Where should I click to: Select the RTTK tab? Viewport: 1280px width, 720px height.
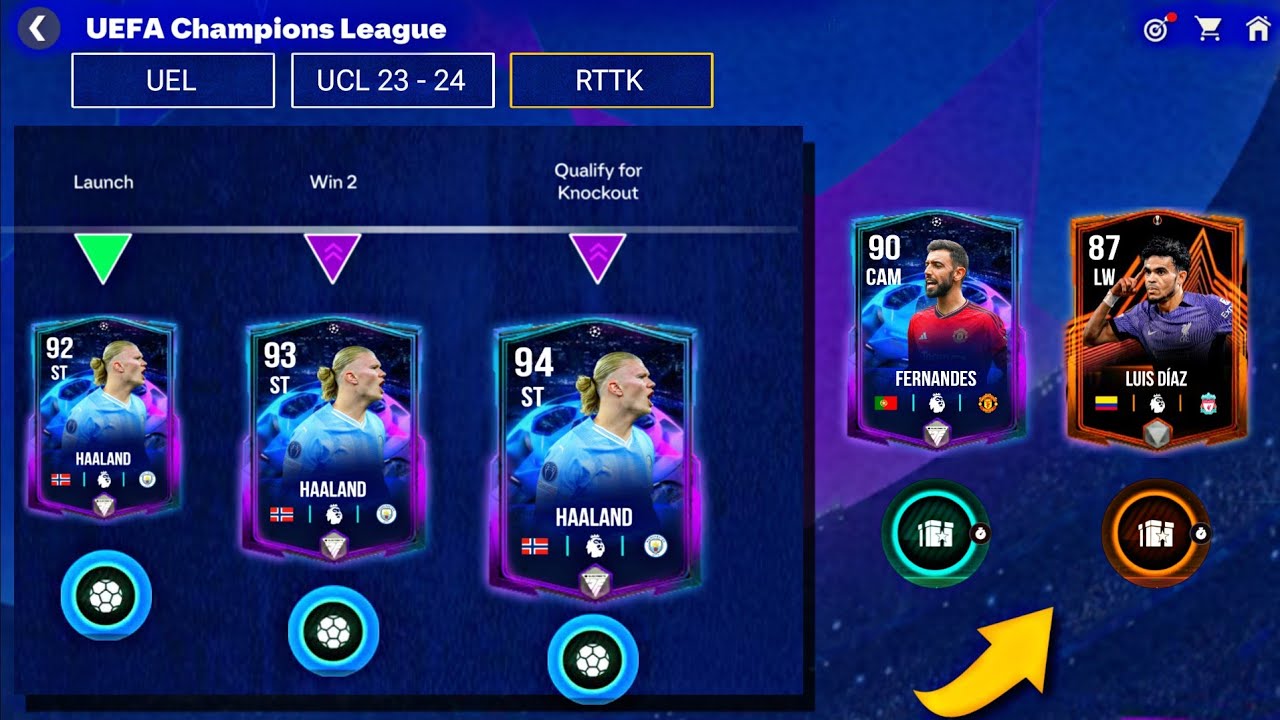pyautogui.click(x=610, y=80)
